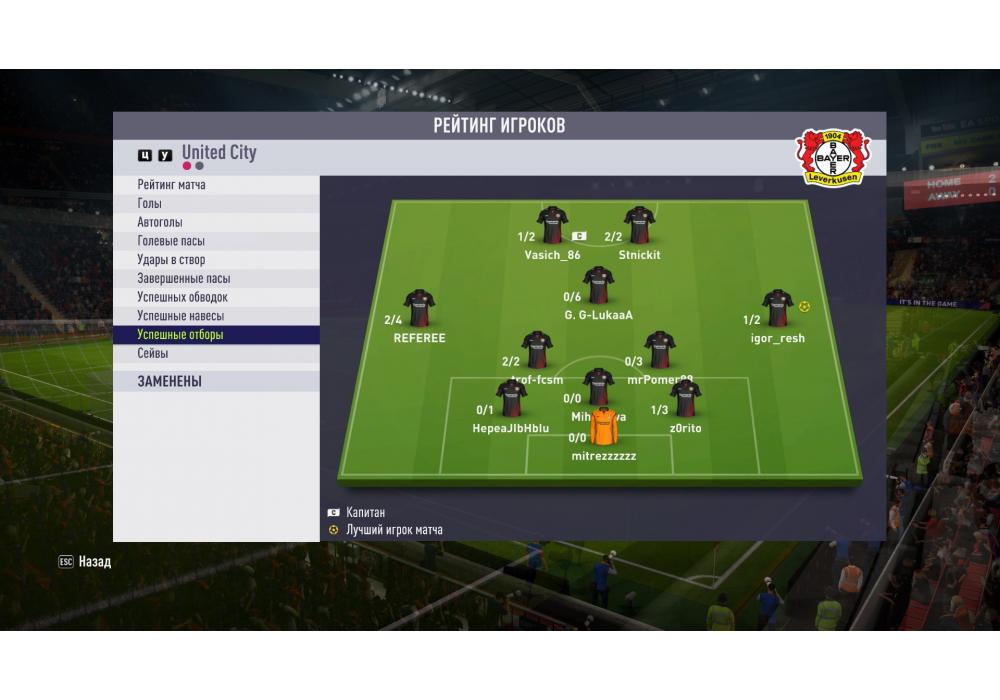This screenshot has width=1000, height=700.
Task: Select defender z0rito
Action: pos(685,398)
